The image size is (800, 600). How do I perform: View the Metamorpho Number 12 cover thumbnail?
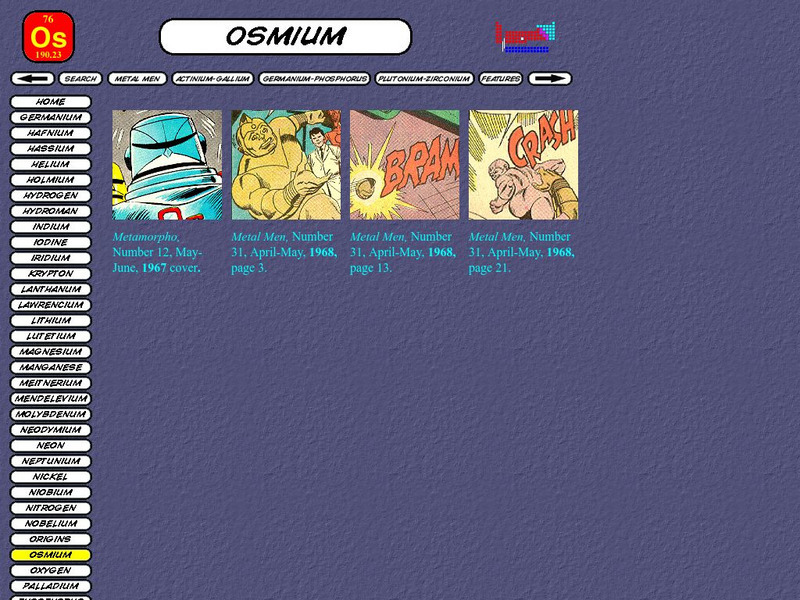coord(167,165)
